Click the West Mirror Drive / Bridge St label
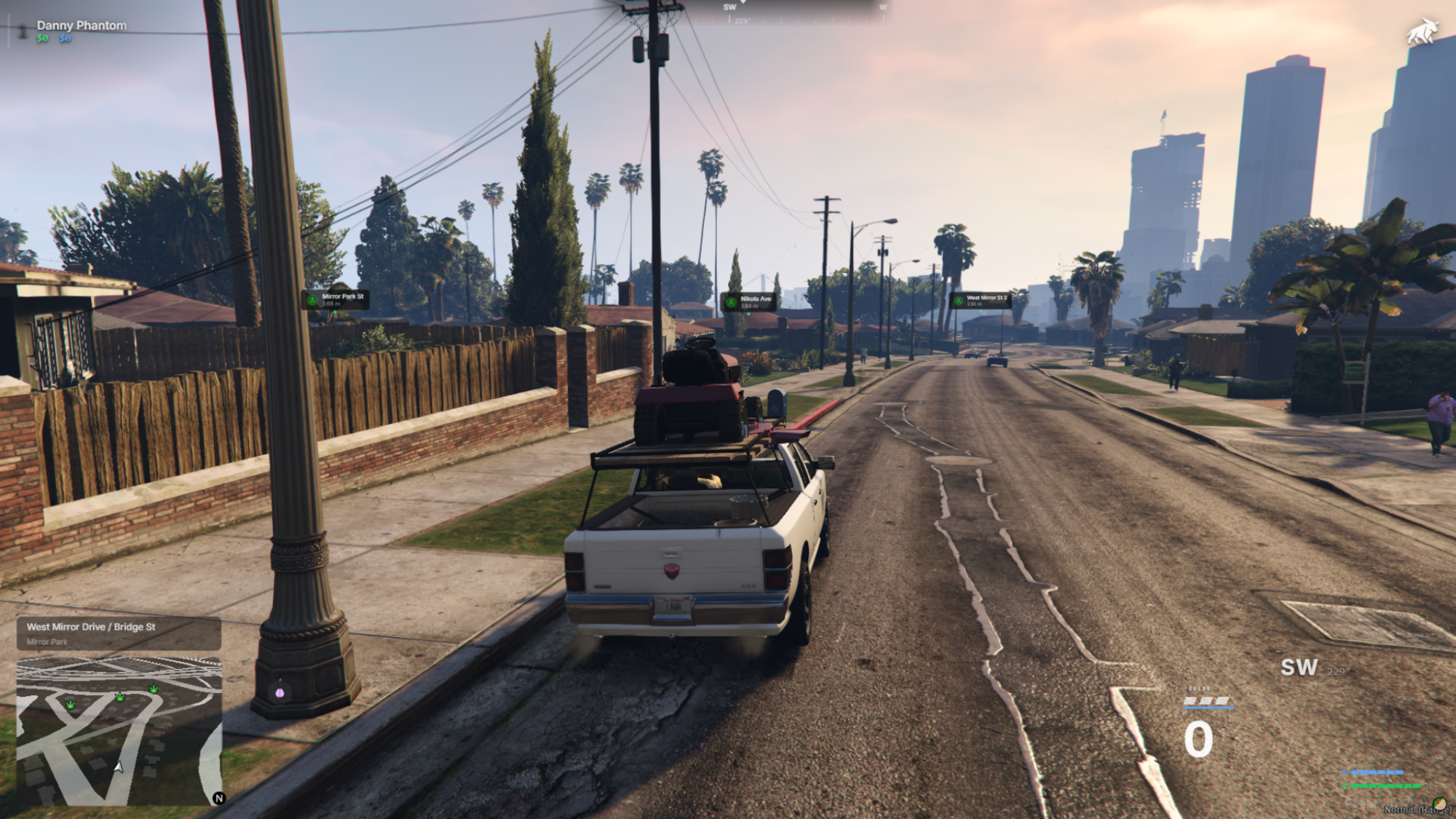This screenshot has width=1456, height=819. tap(91, 627)
